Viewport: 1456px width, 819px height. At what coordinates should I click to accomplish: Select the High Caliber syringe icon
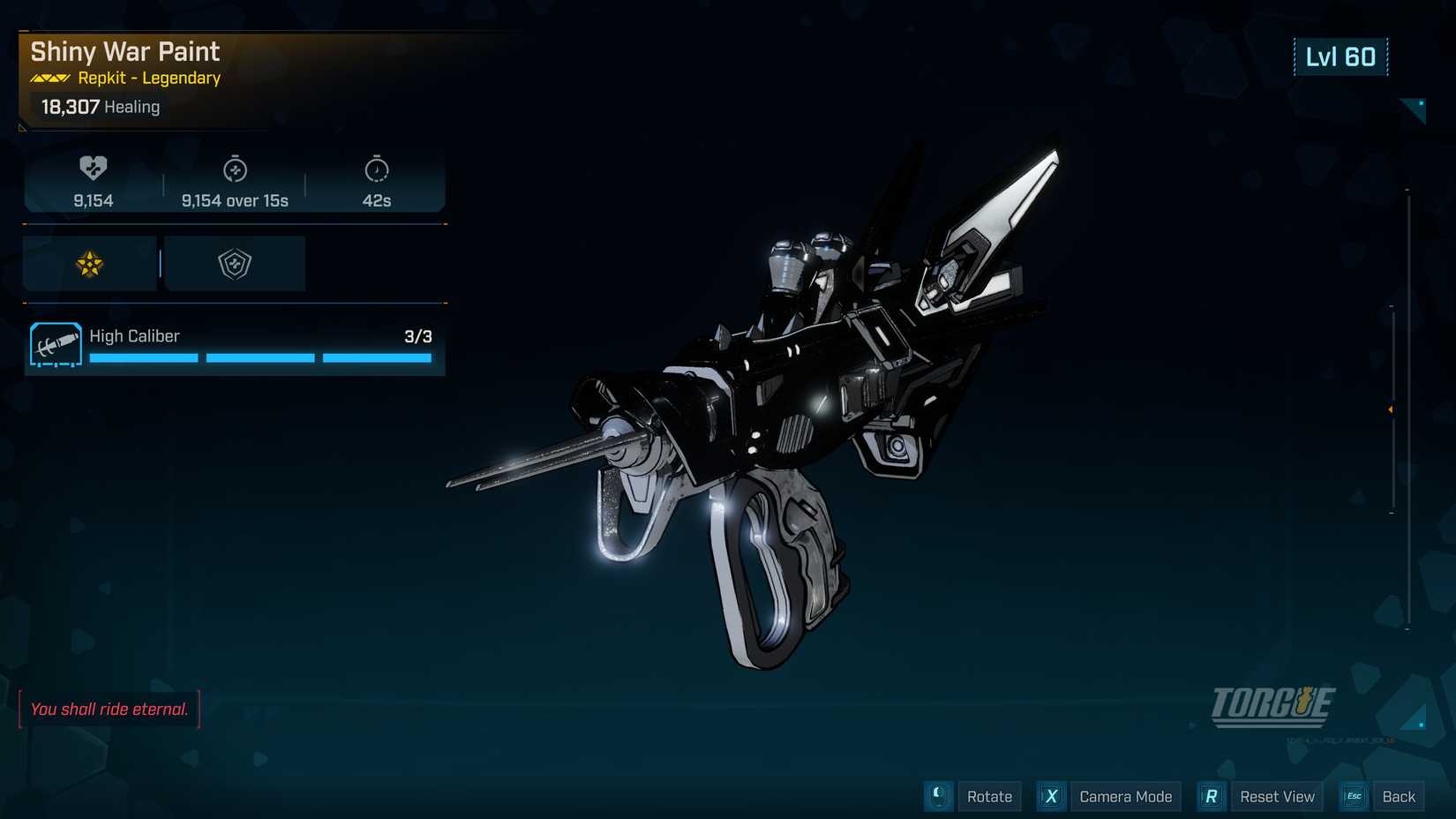tap(55, 344)
